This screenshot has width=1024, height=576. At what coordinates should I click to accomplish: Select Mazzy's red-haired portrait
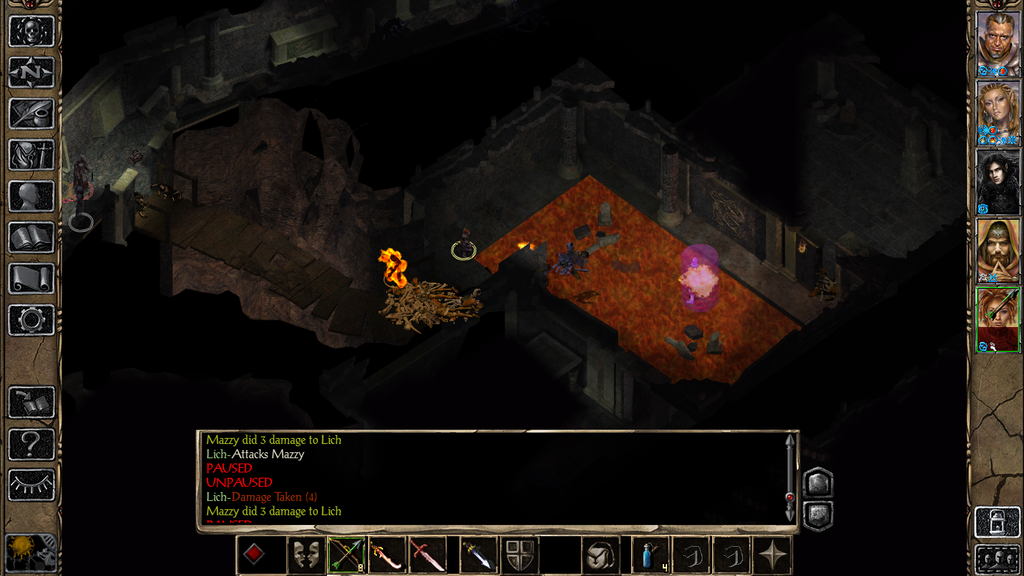[997, 319]
